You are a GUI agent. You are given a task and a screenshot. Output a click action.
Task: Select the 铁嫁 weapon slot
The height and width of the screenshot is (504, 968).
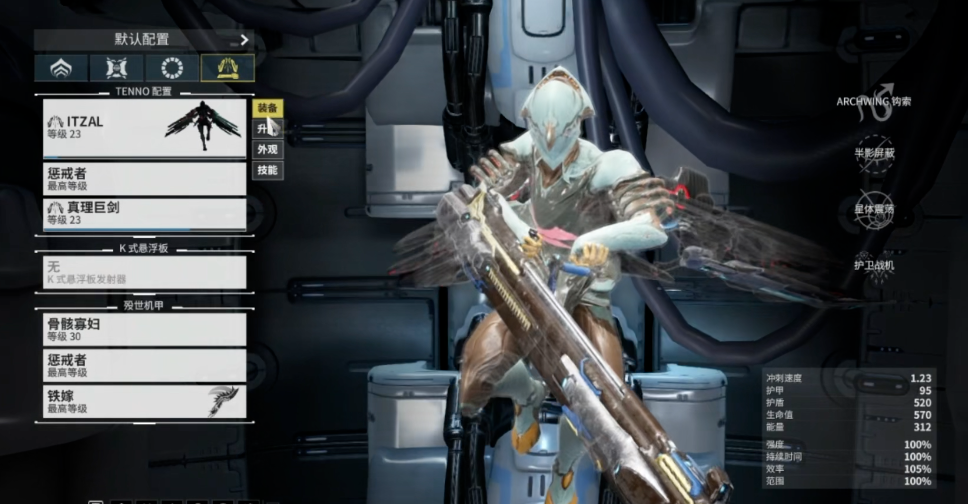tap(145, 401)
